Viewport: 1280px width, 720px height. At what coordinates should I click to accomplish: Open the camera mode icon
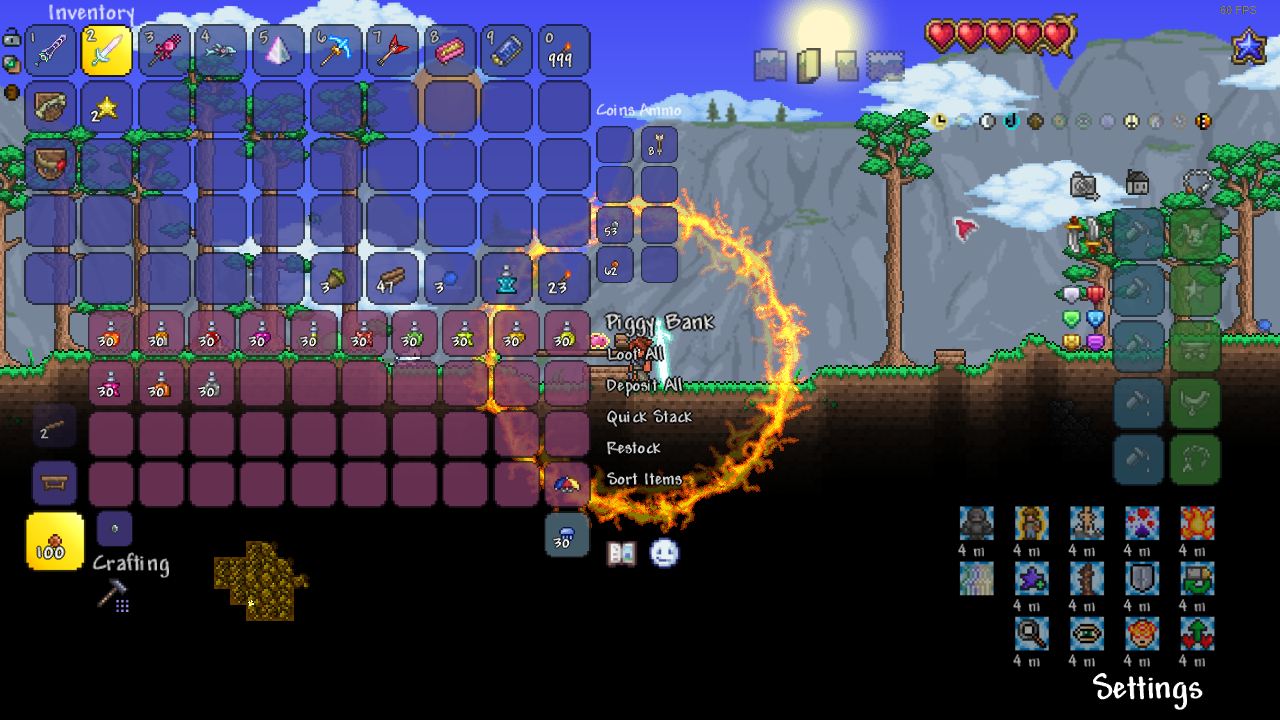click(x=1084, y=185)
